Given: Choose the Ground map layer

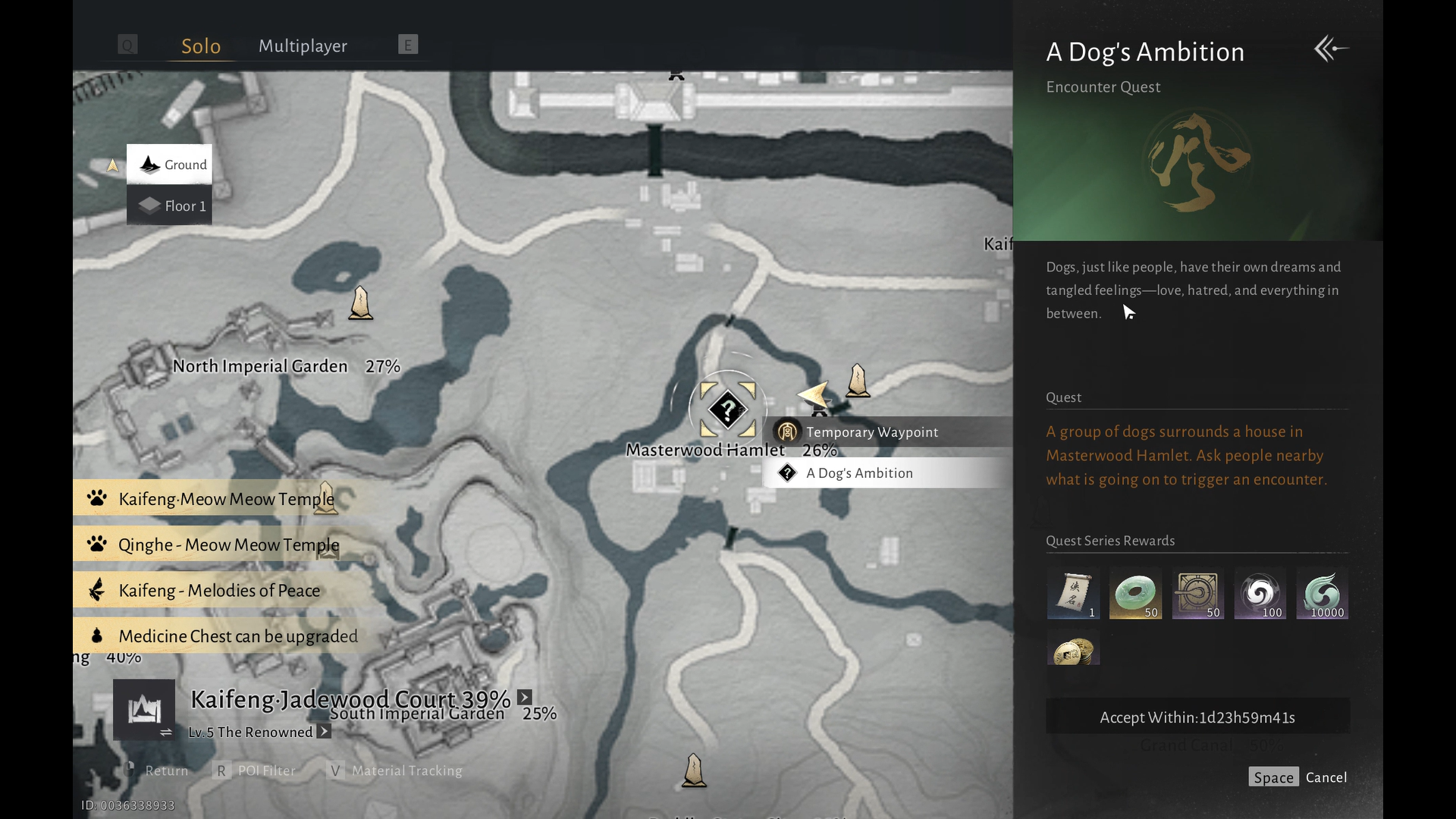Looking at the screenshot, I should (170, 165).
